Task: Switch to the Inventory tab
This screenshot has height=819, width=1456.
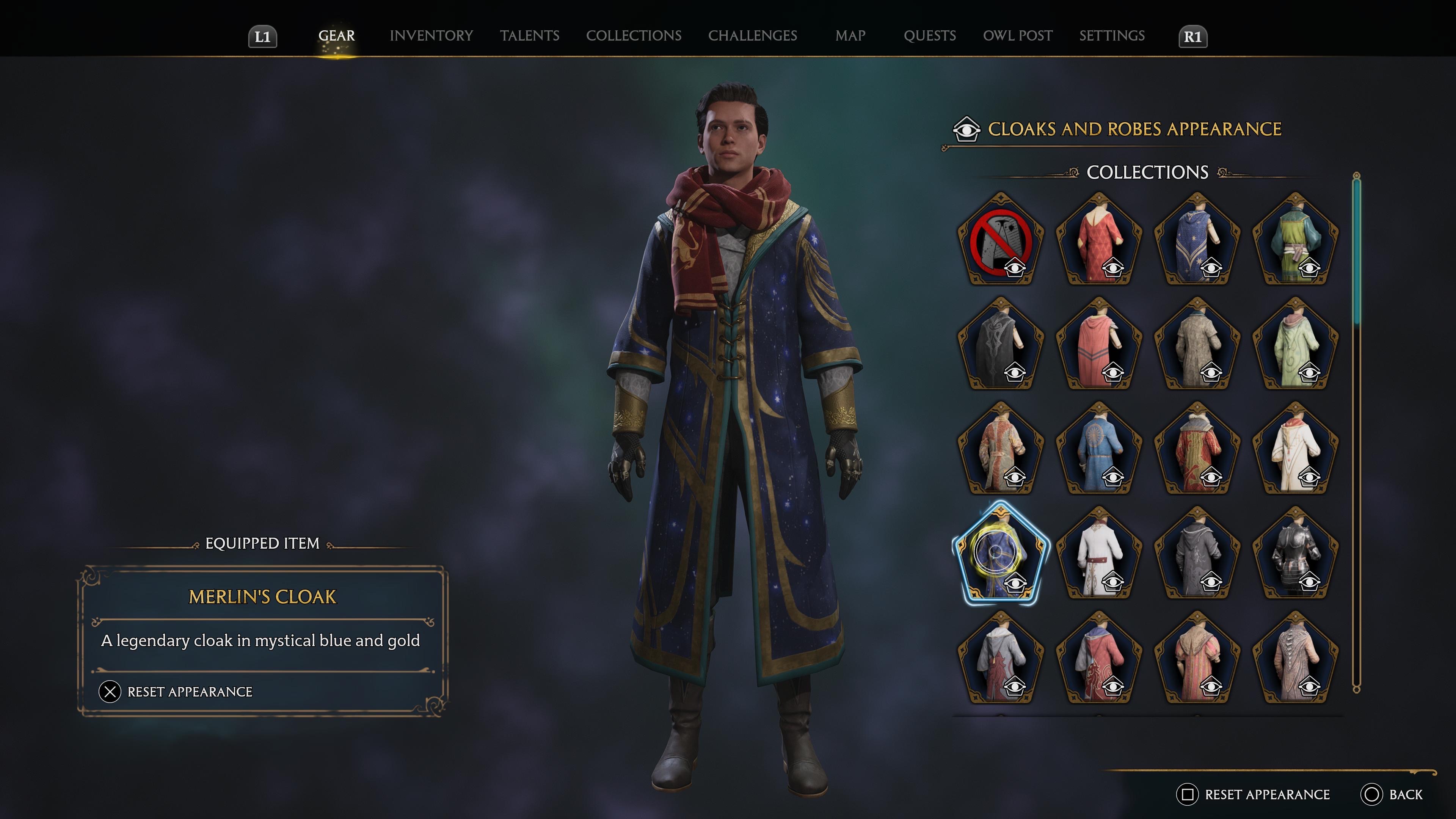Action: click(431, 36)
